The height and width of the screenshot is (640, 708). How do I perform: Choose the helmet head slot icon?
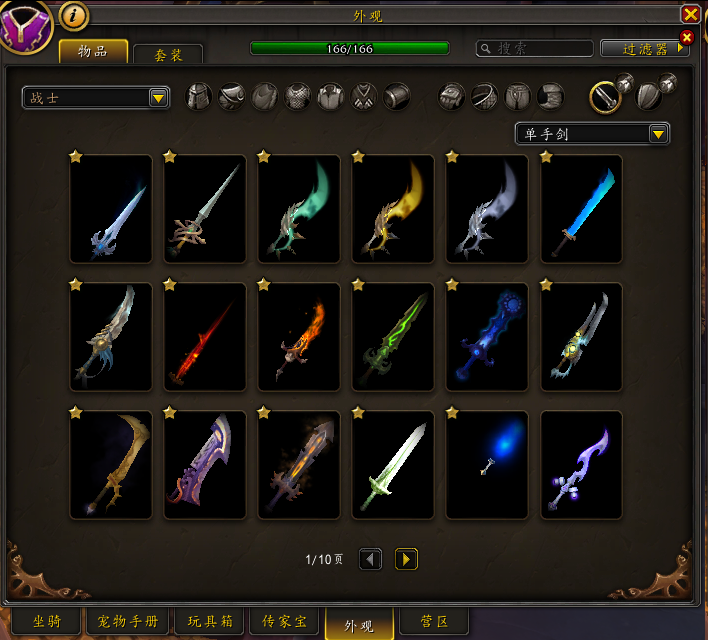[x=201, y=96]
